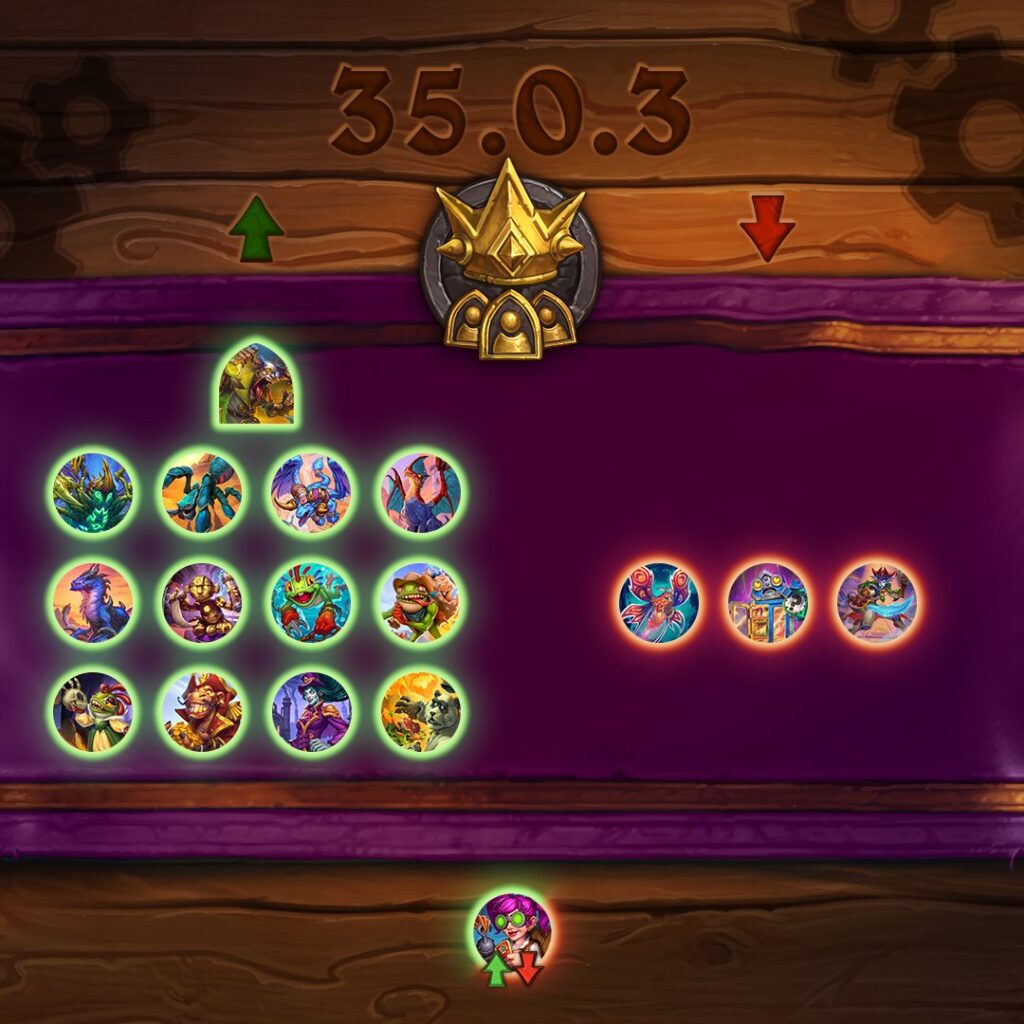The width and height of the screenshot is (1024, 1024).
Task: Click the golden crown Battlegrounds emblem
Action: pyautogui.click(x=510, y=260)
